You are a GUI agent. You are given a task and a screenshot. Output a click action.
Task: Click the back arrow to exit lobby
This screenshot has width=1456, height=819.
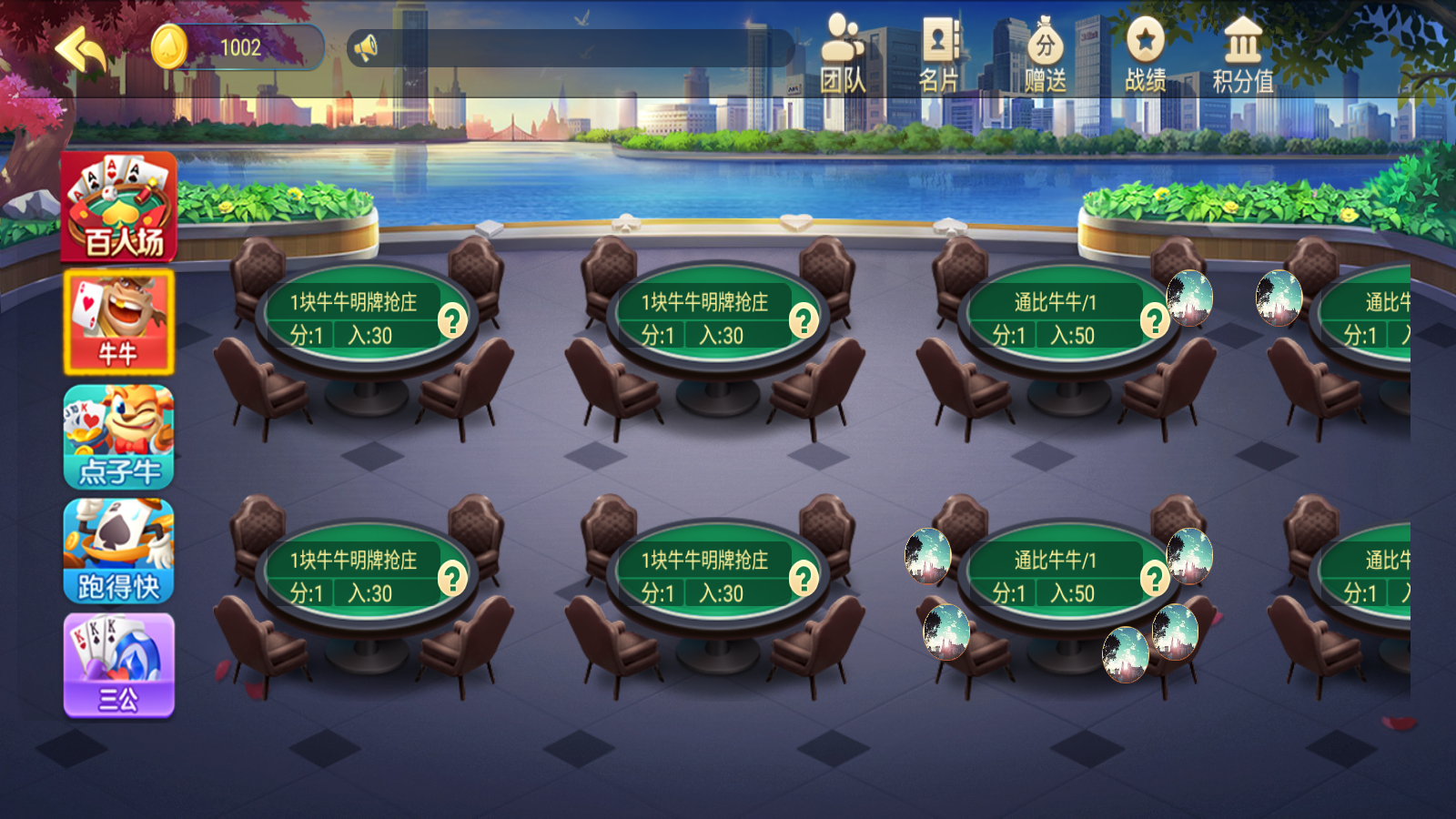(x=80, y=50)
